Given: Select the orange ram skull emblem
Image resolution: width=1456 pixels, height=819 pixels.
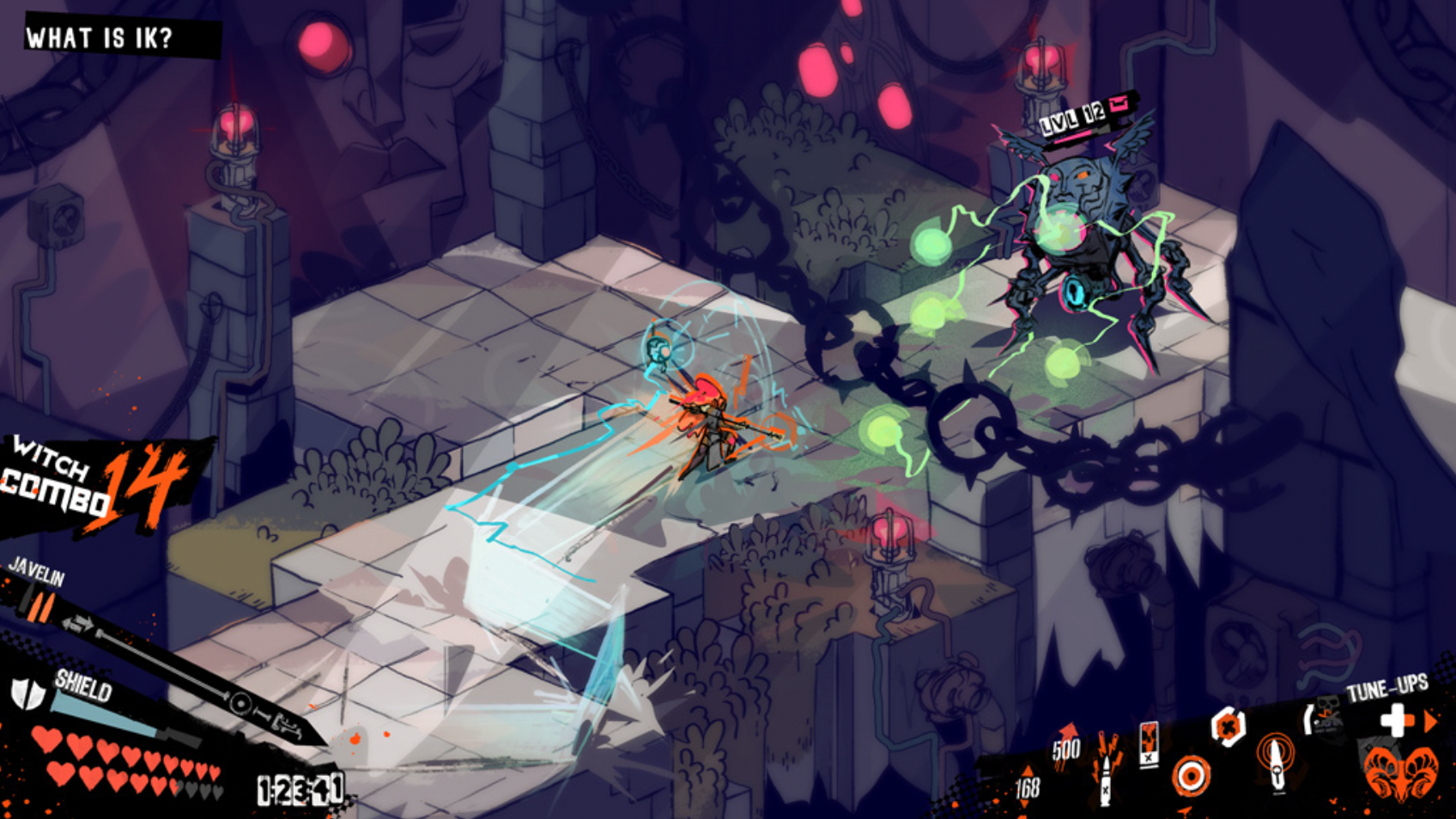Looking at the screenshot, I should coord(1401,773).
